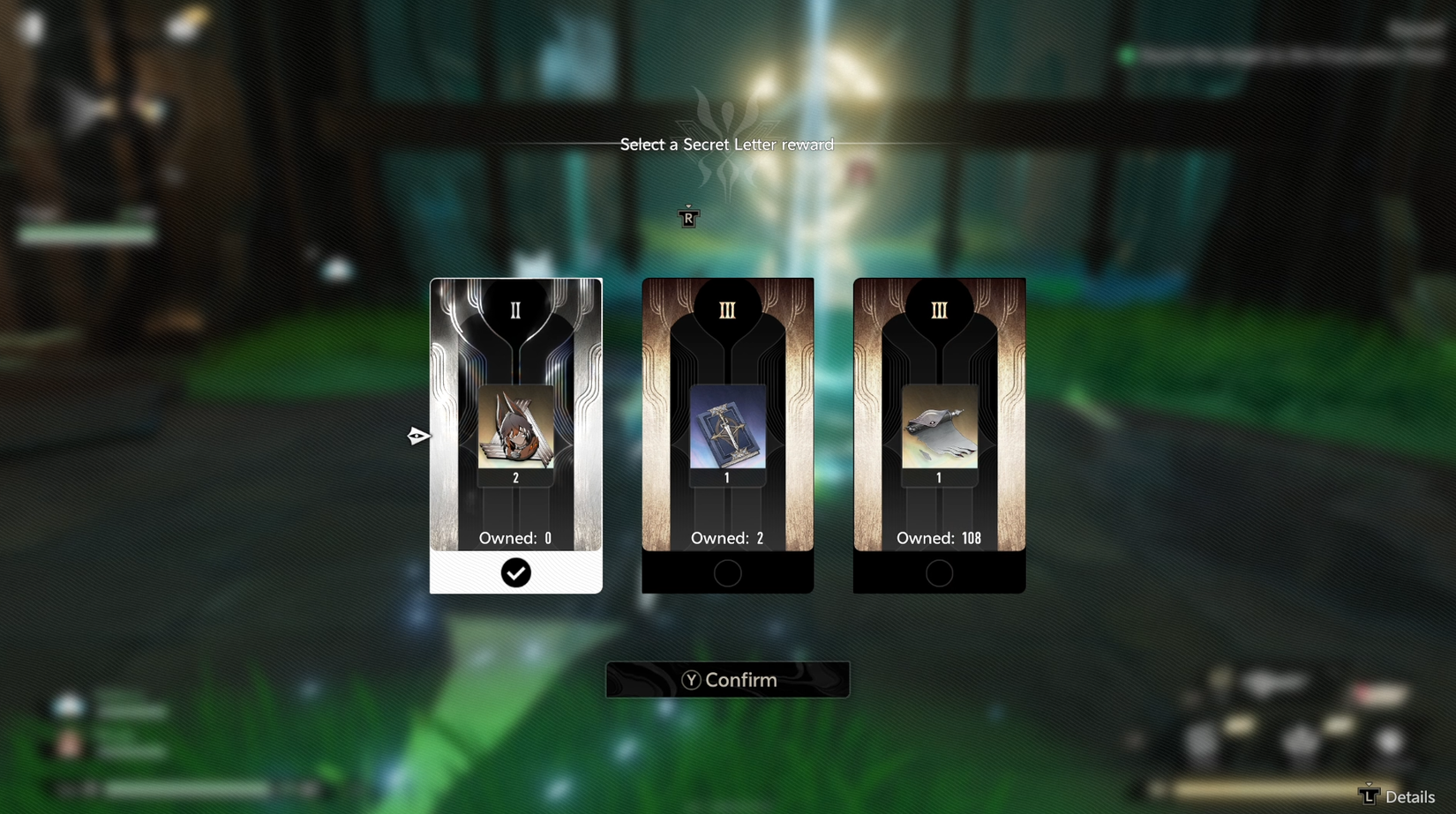This screenshot has width=1456, height=814.
Task: Toggle the checked circle under the tier II card
Action: click(515, 573)
